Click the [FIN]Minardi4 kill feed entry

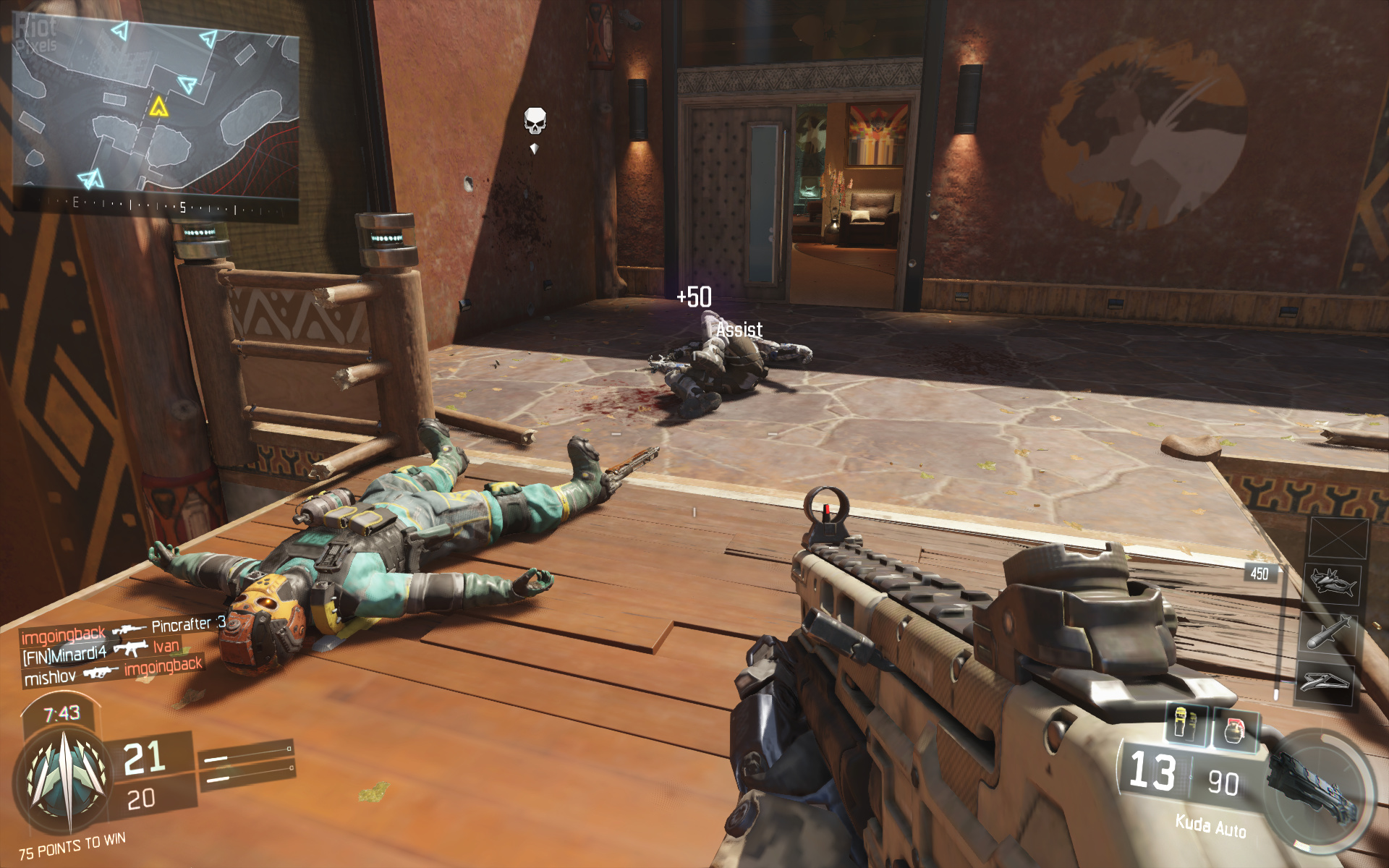(x=101, y=651)
